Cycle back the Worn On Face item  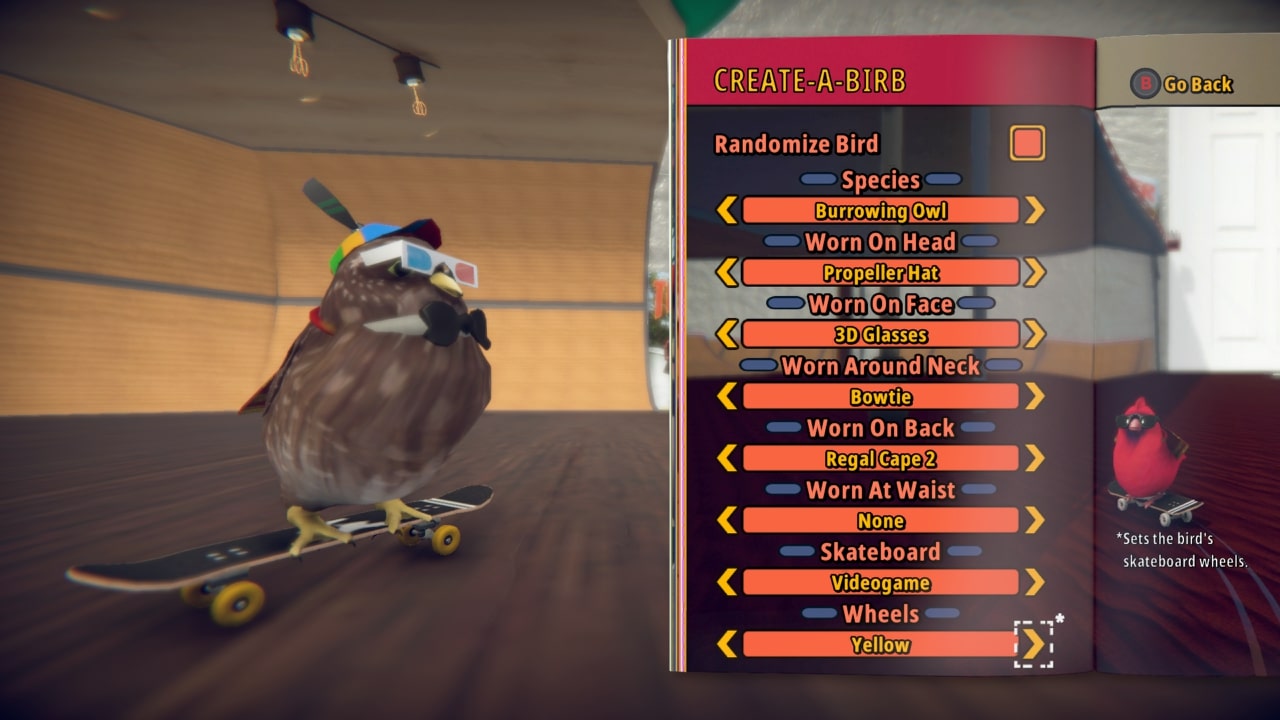727,334
